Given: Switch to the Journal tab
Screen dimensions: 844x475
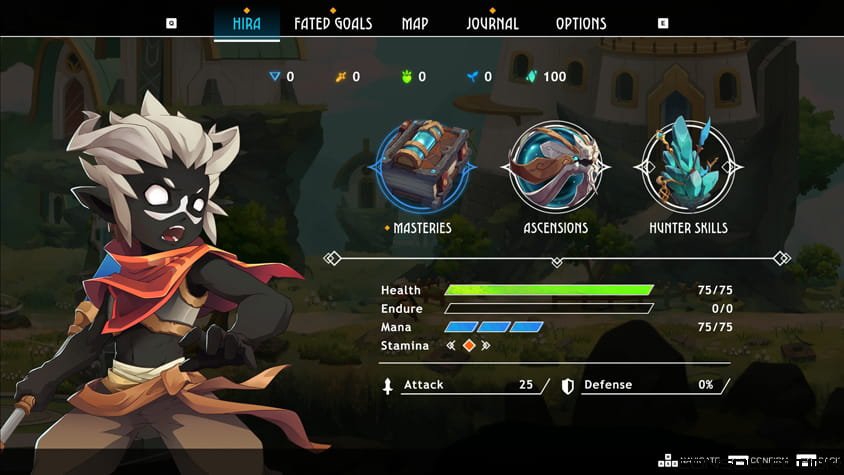Looking at the screenshot, I should click(492, 23).
